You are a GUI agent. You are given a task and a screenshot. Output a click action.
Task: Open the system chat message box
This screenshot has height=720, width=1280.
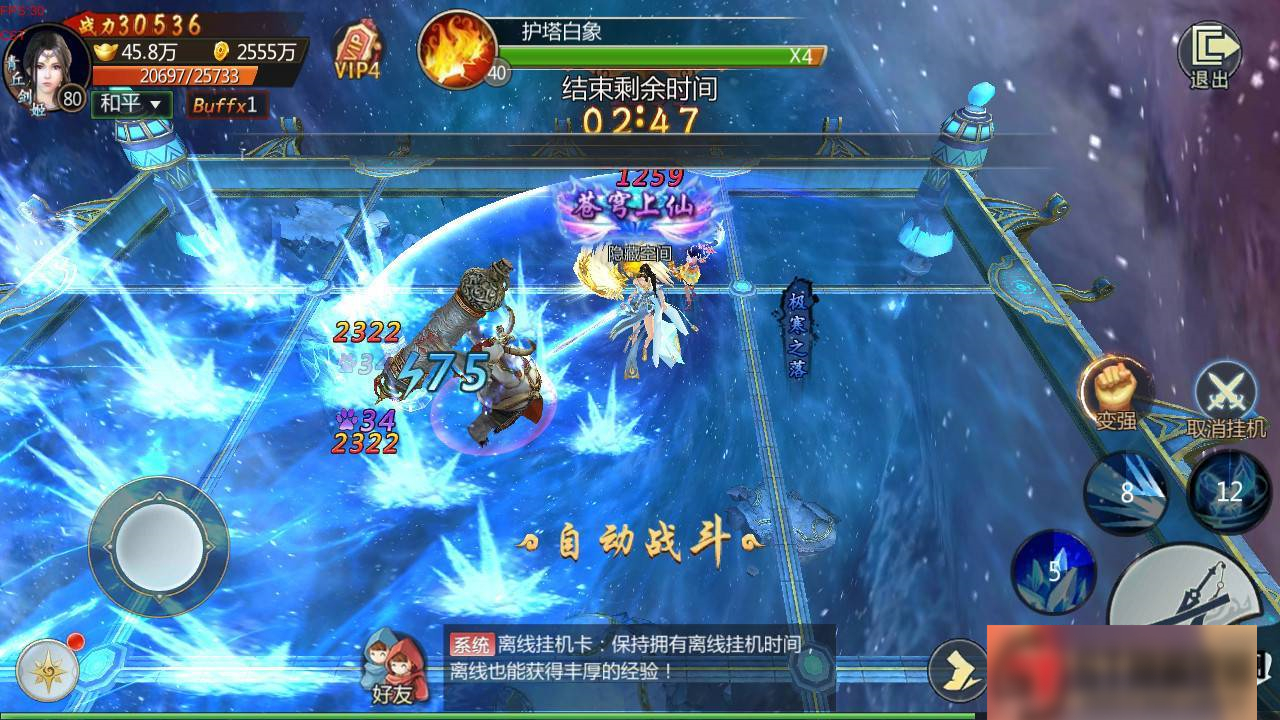point(640,658)
